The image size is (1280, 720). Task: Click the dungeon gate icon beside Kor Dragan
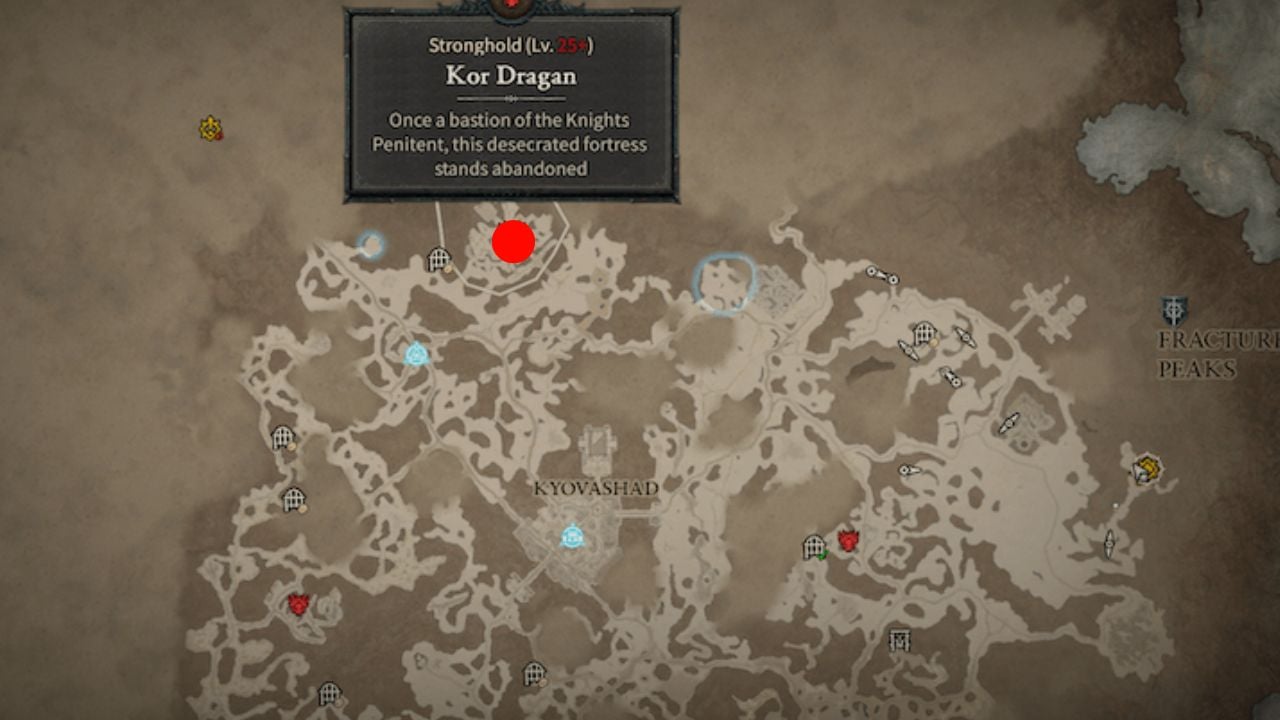(437, 258)
